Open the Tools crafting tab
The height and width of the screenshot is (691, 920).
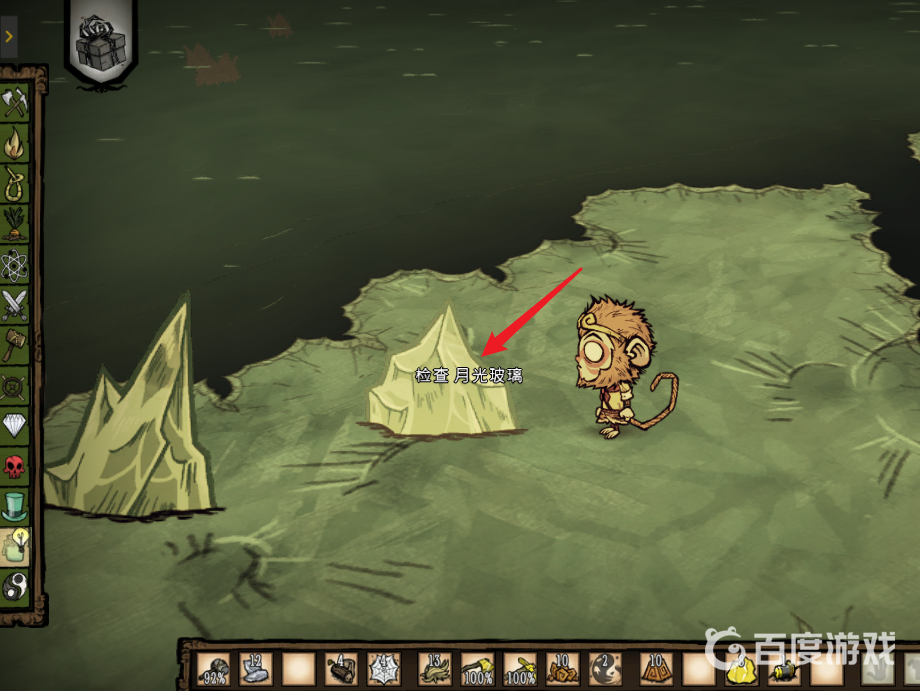(x=17, y=103)
